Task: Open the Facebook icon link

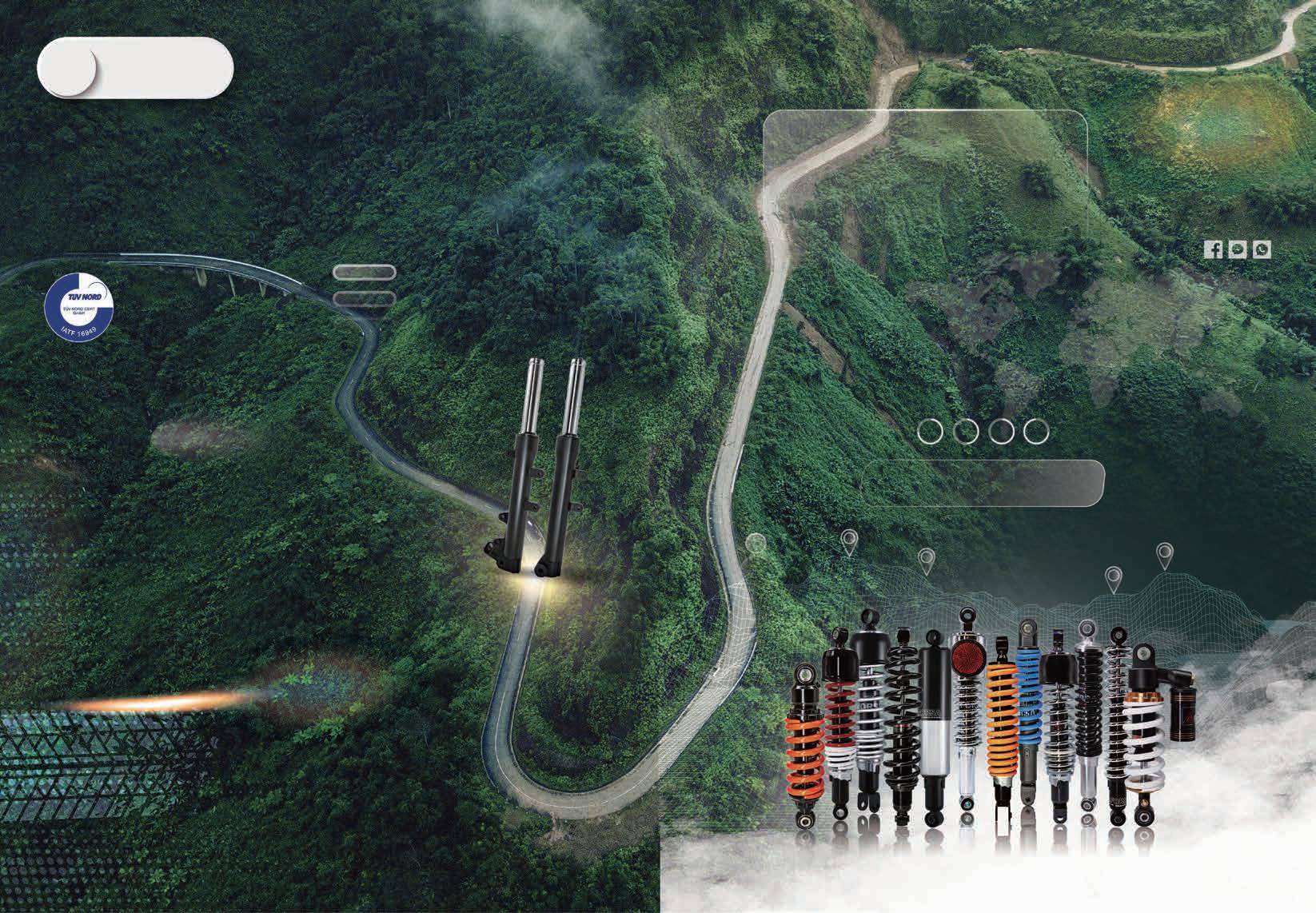Action: (1214, 249)
